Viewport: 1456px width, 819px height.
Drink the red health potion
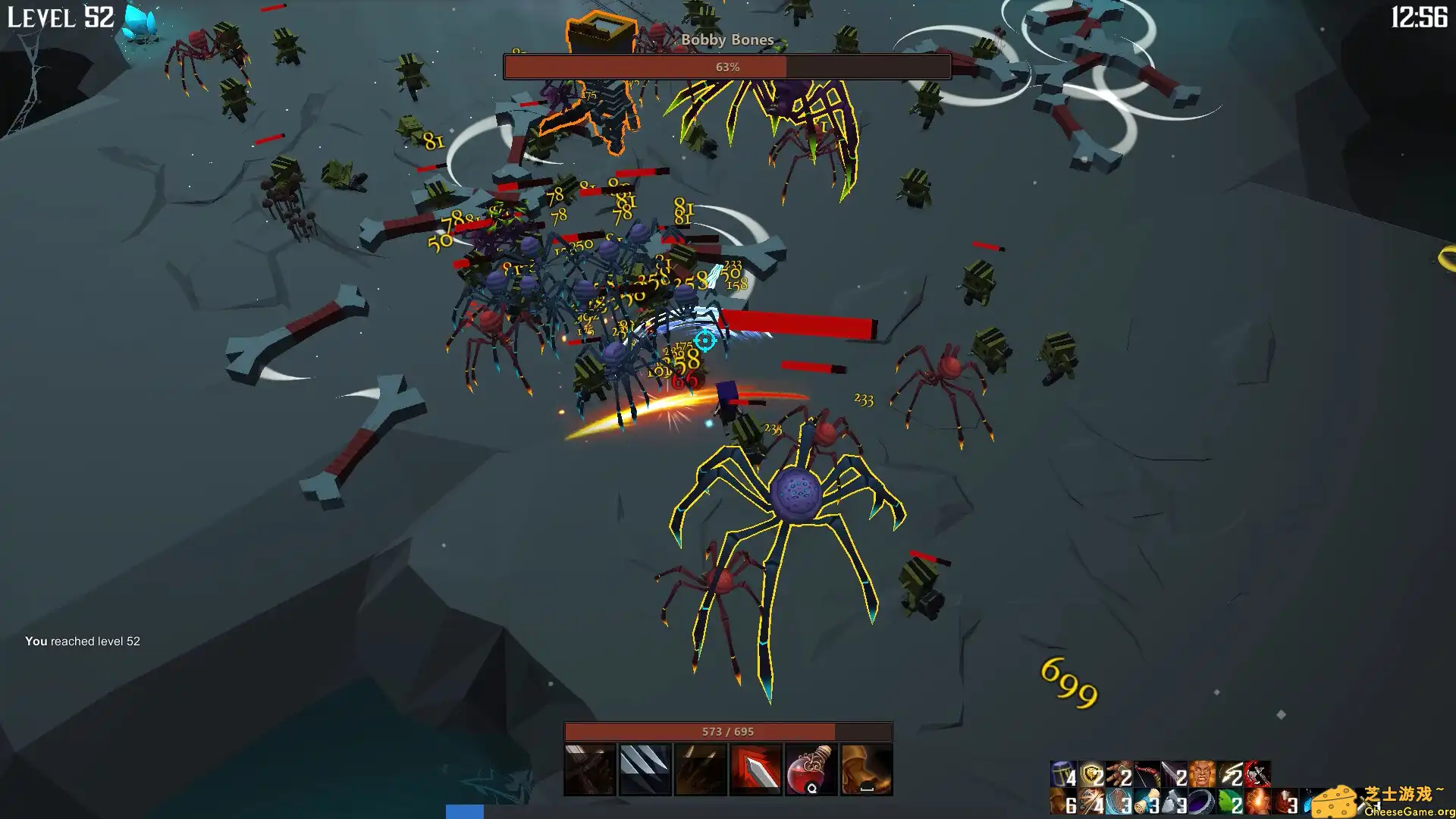tap(811, 769)
